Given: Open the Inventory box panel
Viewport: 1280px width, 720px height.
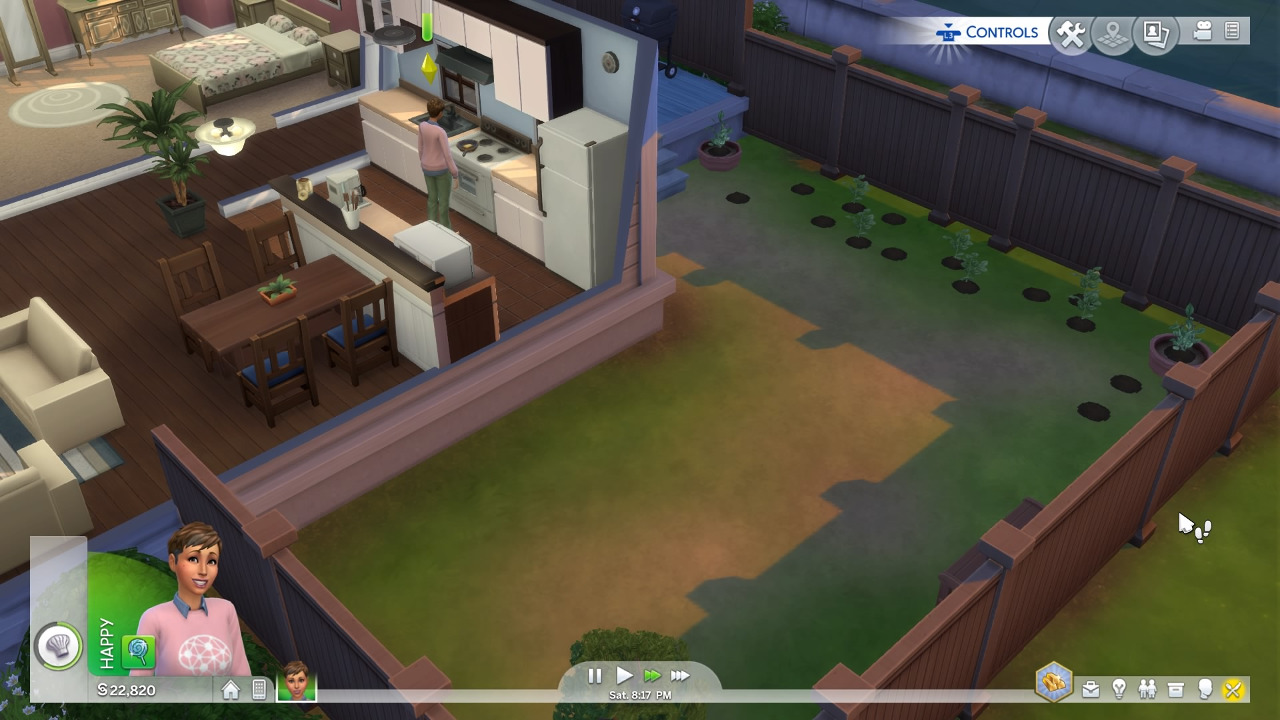Looking at the screenshot, I should 1176,689.
